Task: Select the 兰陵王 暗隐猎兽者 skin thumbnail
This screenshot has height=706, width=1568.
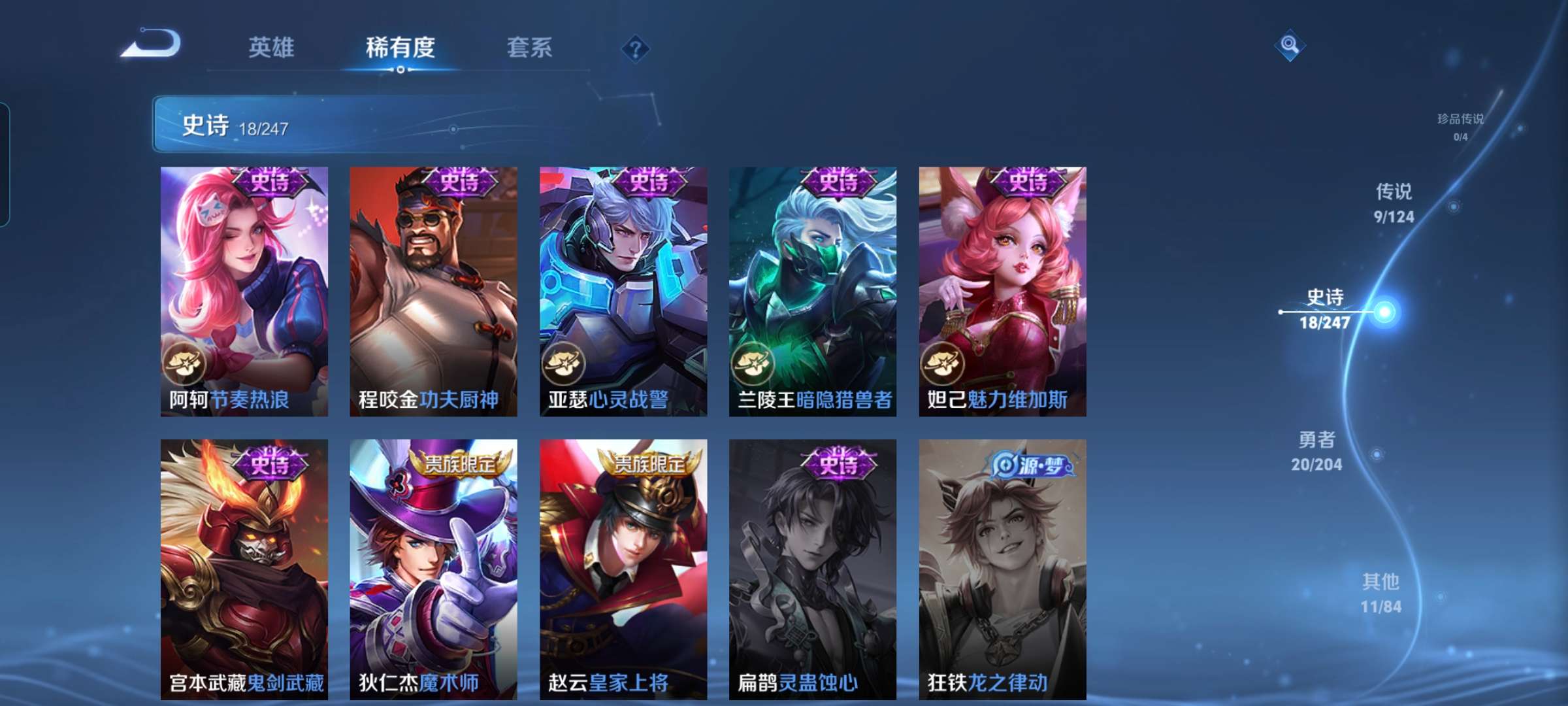Action: (812, 288)
